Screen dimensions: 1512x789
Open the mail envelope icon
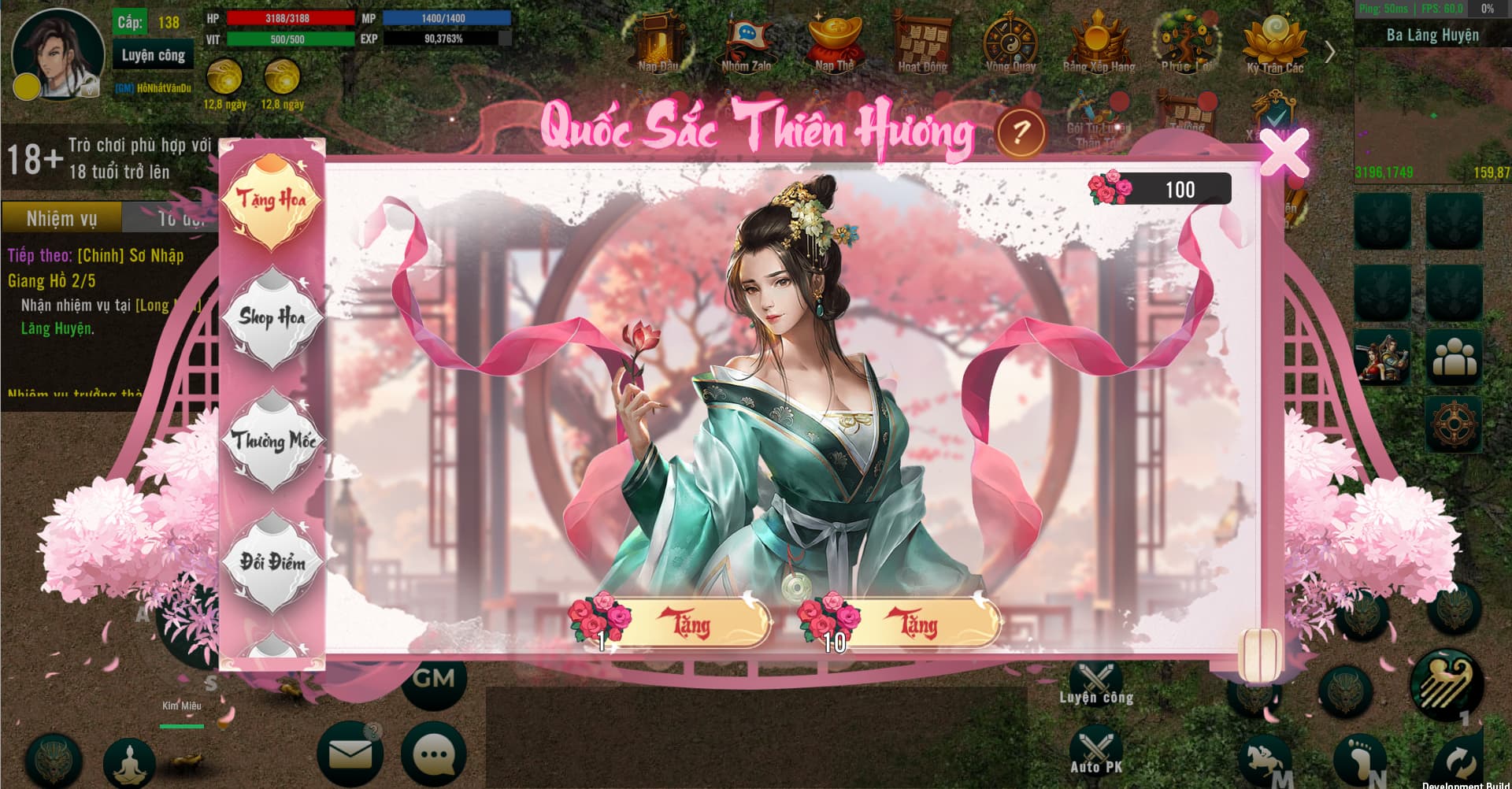pyautogui.click(x=350, y=754)
